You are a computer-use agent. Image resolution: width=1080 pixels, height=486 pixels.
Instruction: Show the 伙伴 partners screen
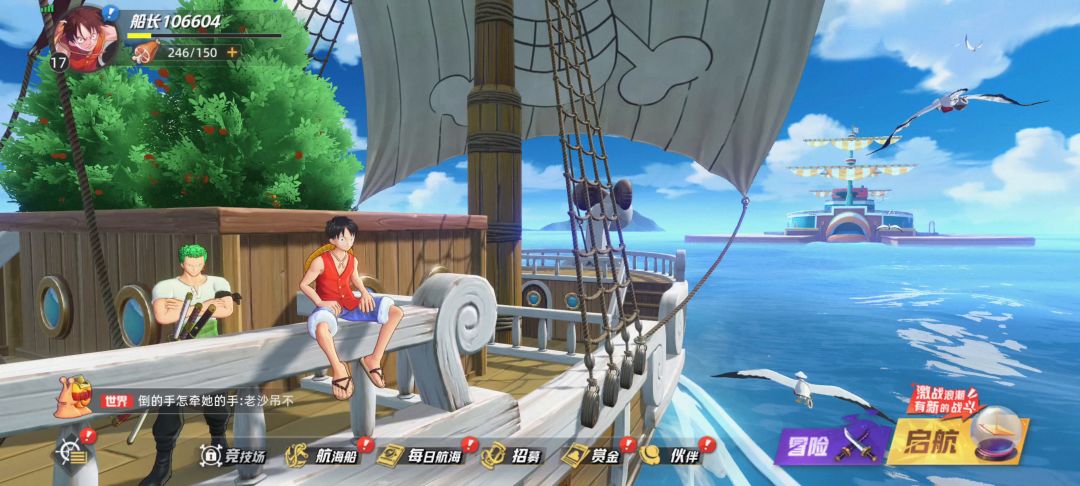point(672,456)
